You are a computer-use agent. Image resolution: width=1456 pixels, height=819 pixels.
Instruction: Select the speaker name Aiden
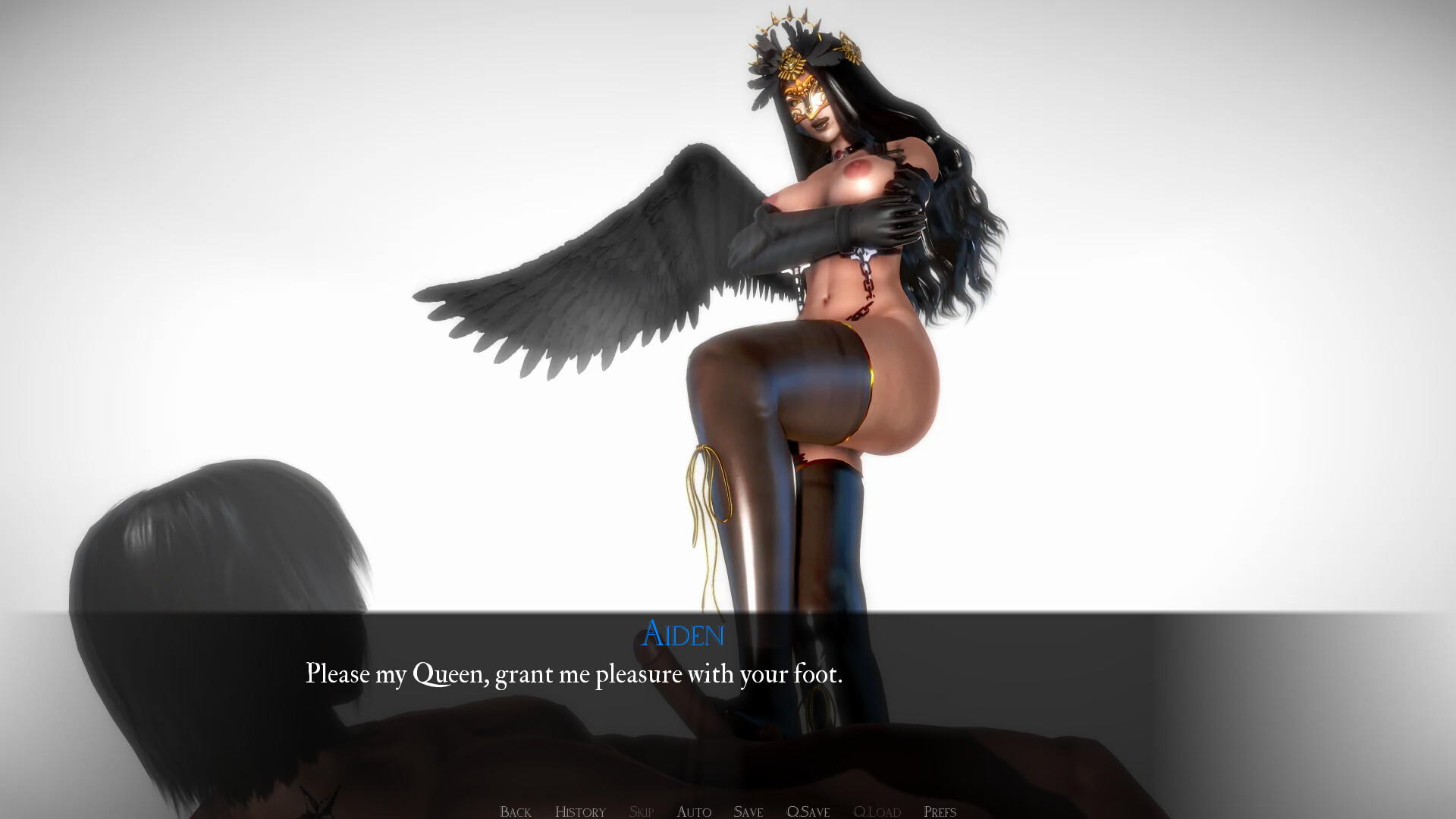682,635
